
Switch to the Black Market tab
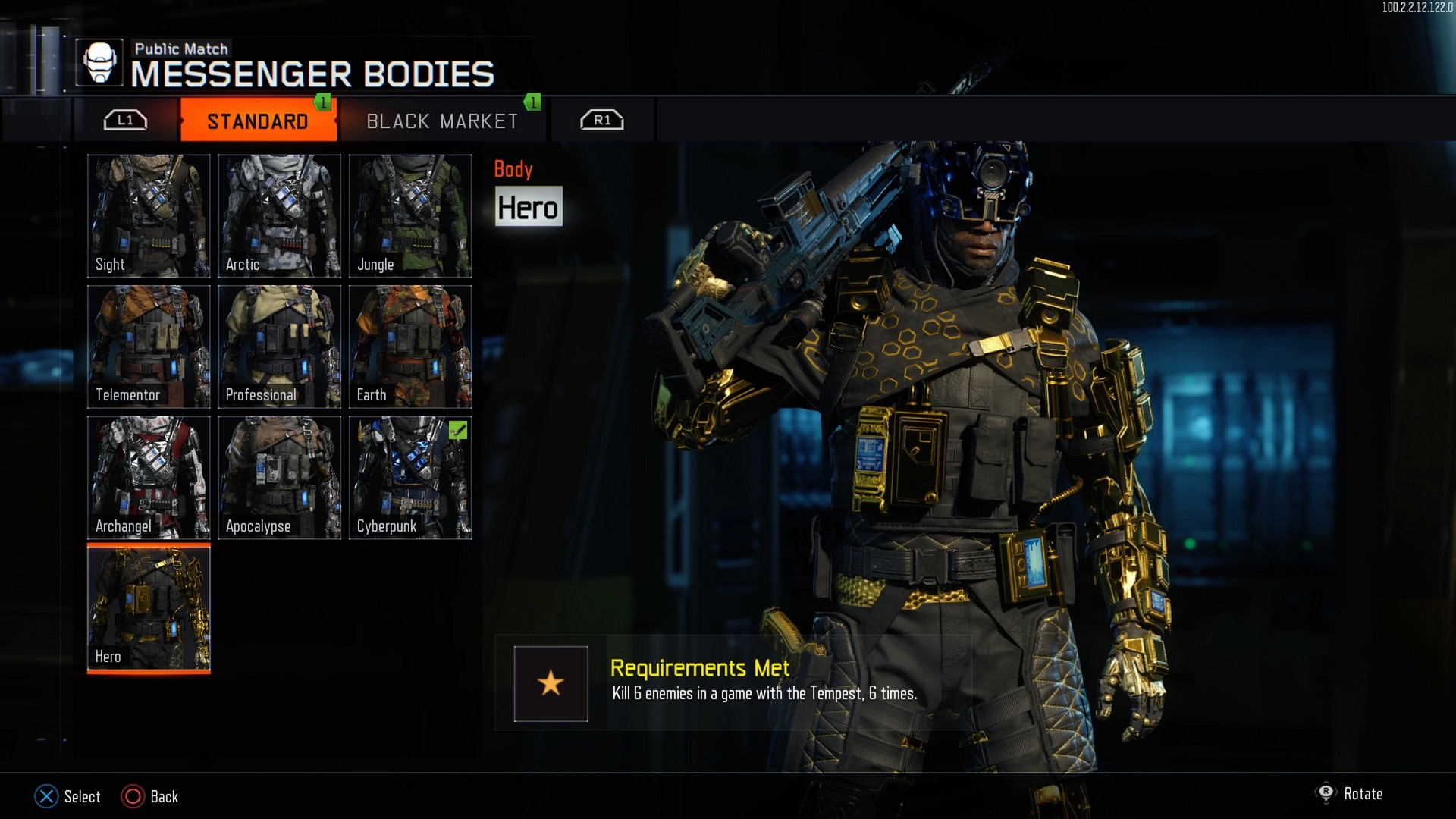click(x=442, y=121)
